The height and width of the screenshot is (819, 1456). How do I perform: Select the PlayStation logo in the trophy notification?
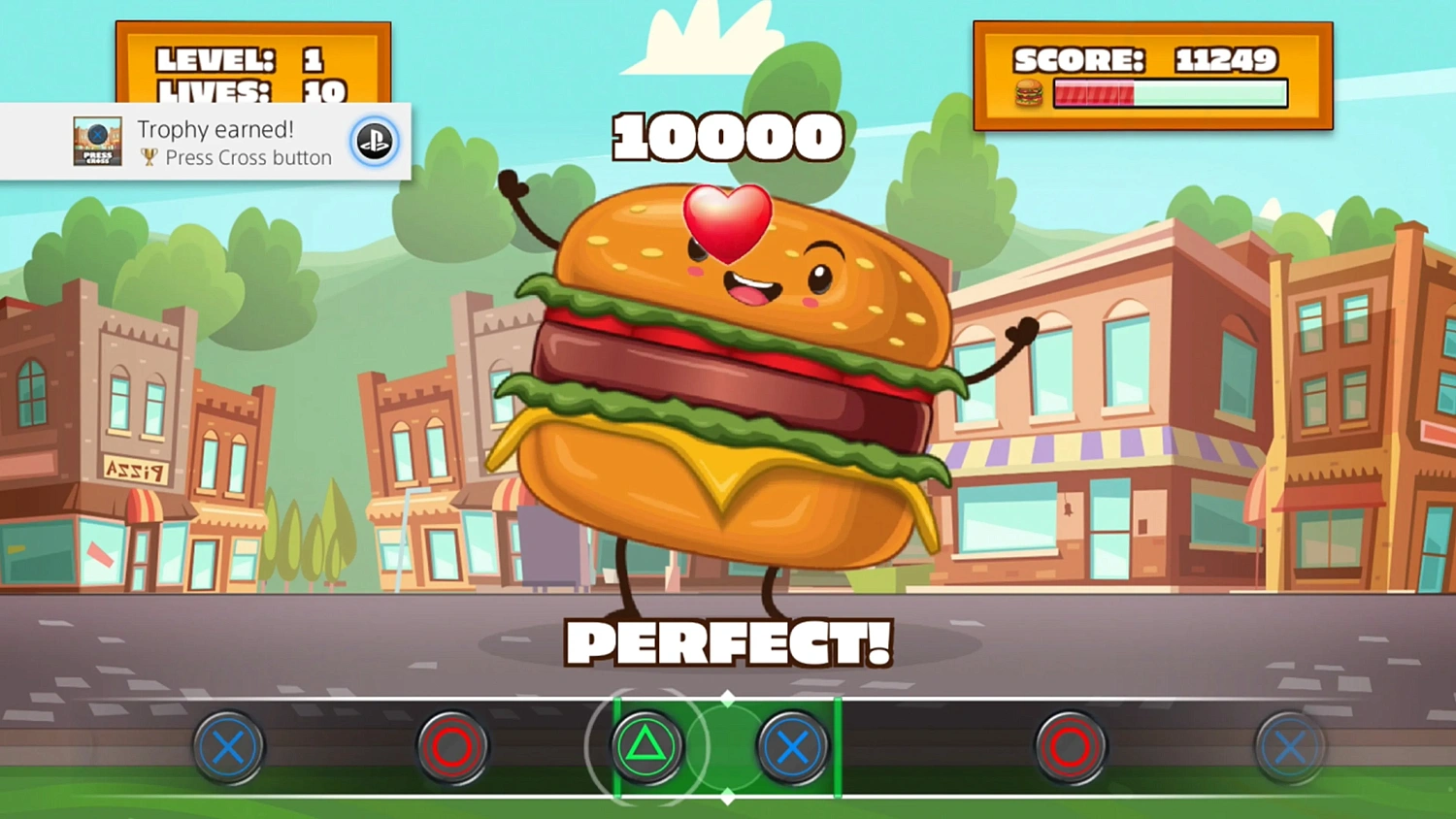click(x=375, y=142)
